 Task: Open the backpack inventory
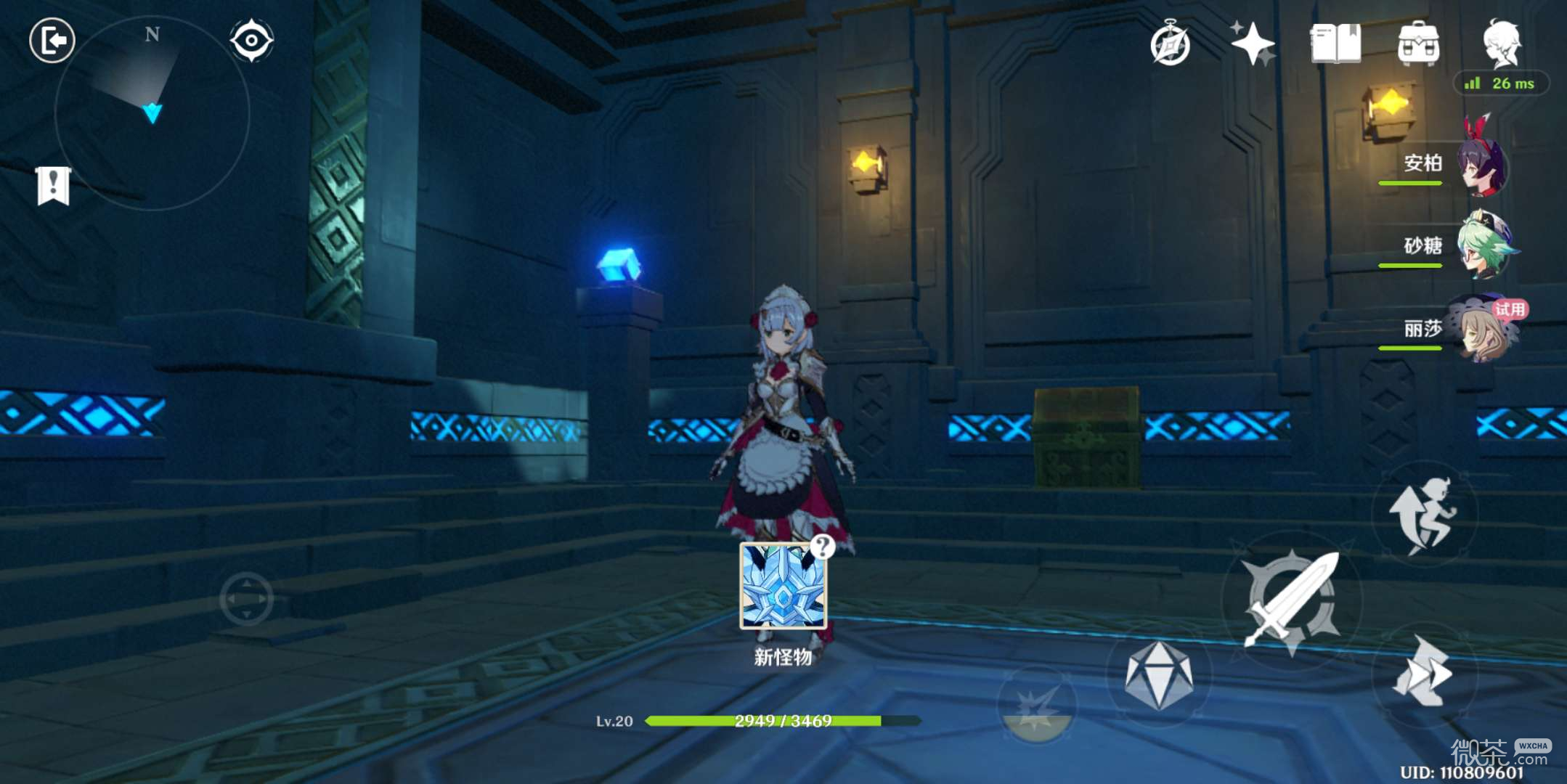(x=1418, y=44)
